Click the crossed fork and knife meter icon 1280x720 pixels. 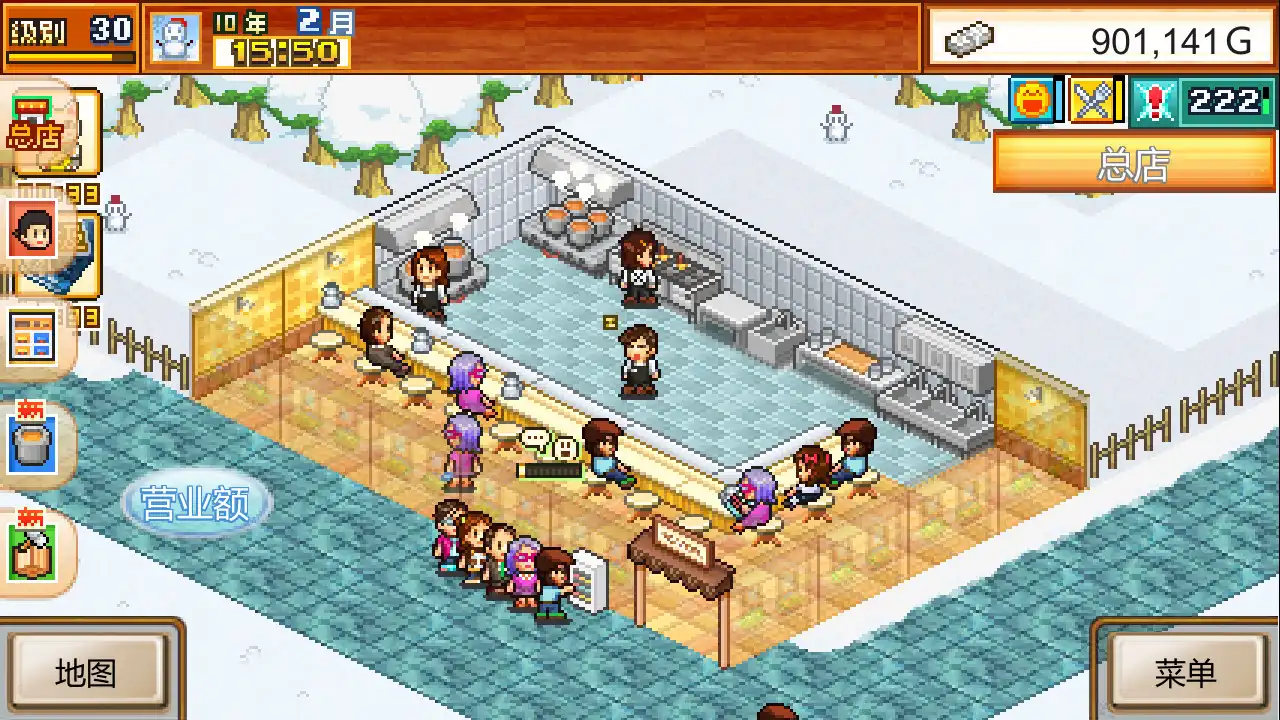pyautogui.click(x=1093, y=100)
